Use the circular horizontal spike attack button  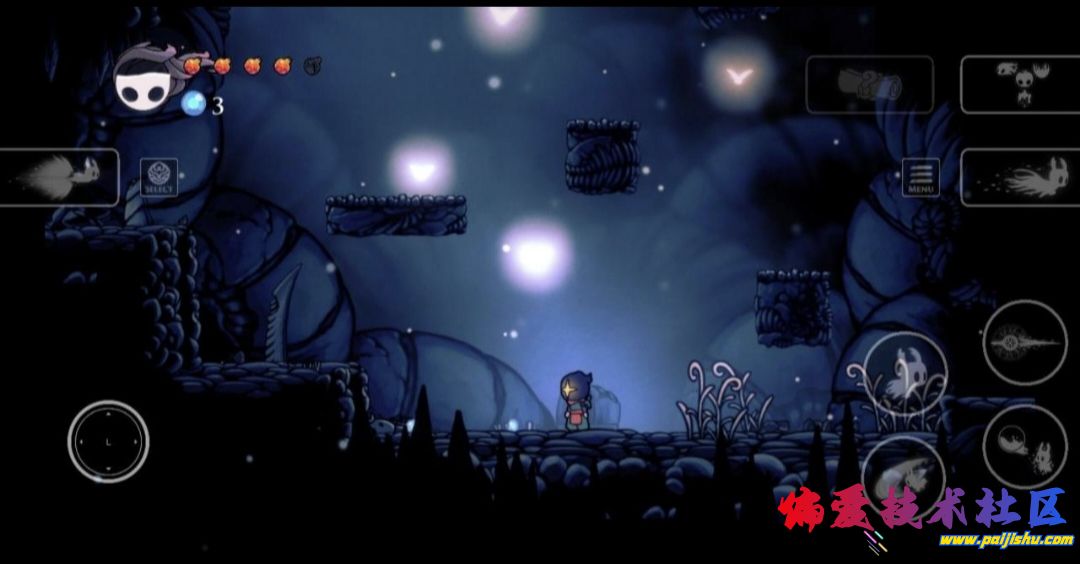[1025, 342]
